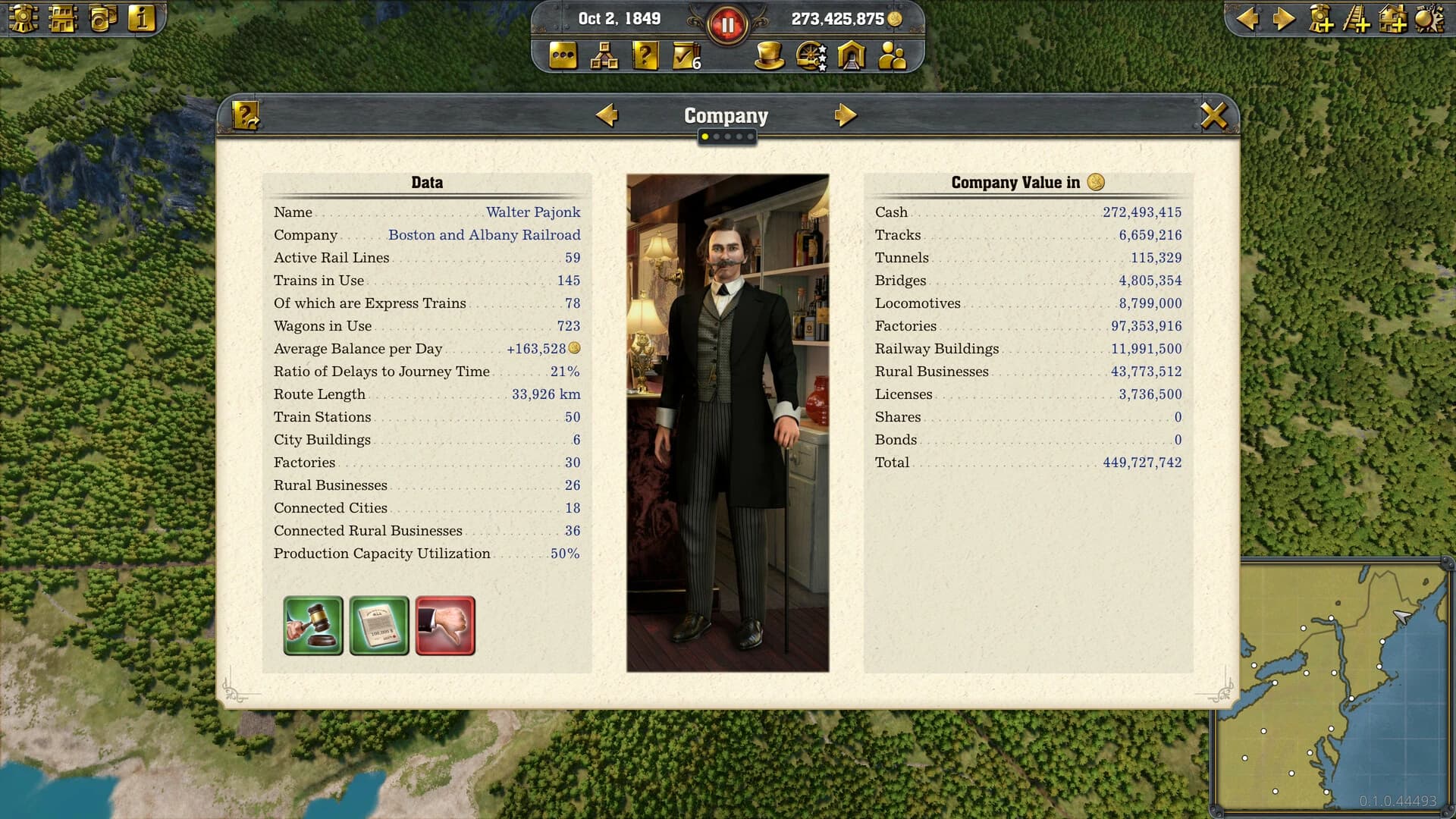Open the character menu (top hat icon)
Image resolution: width=1456 pixels, height=819 pixels.
click(769, 55)
